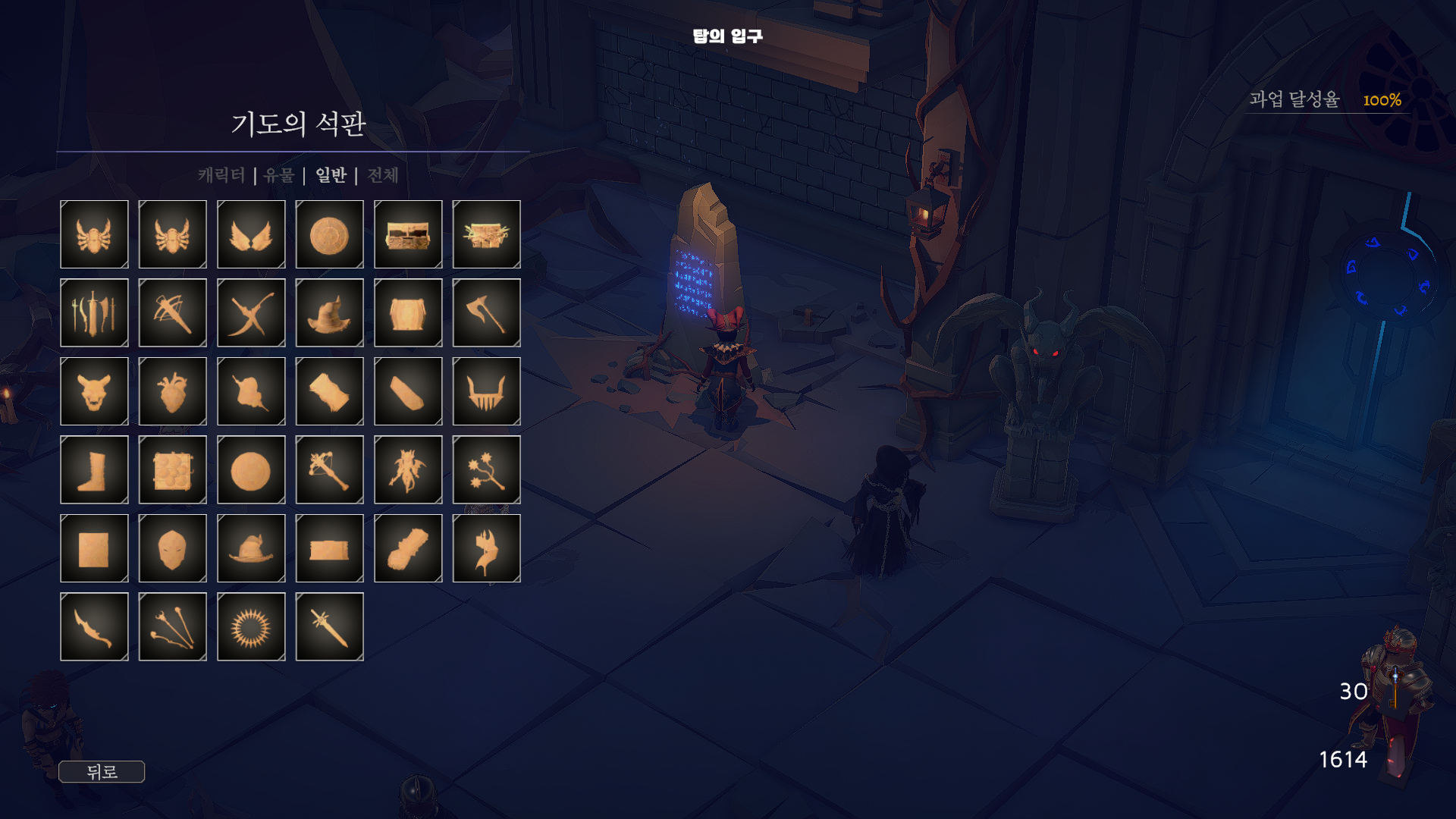1456x819 pixels.
Task: Click the three staves tile
Action: point(172,626)
